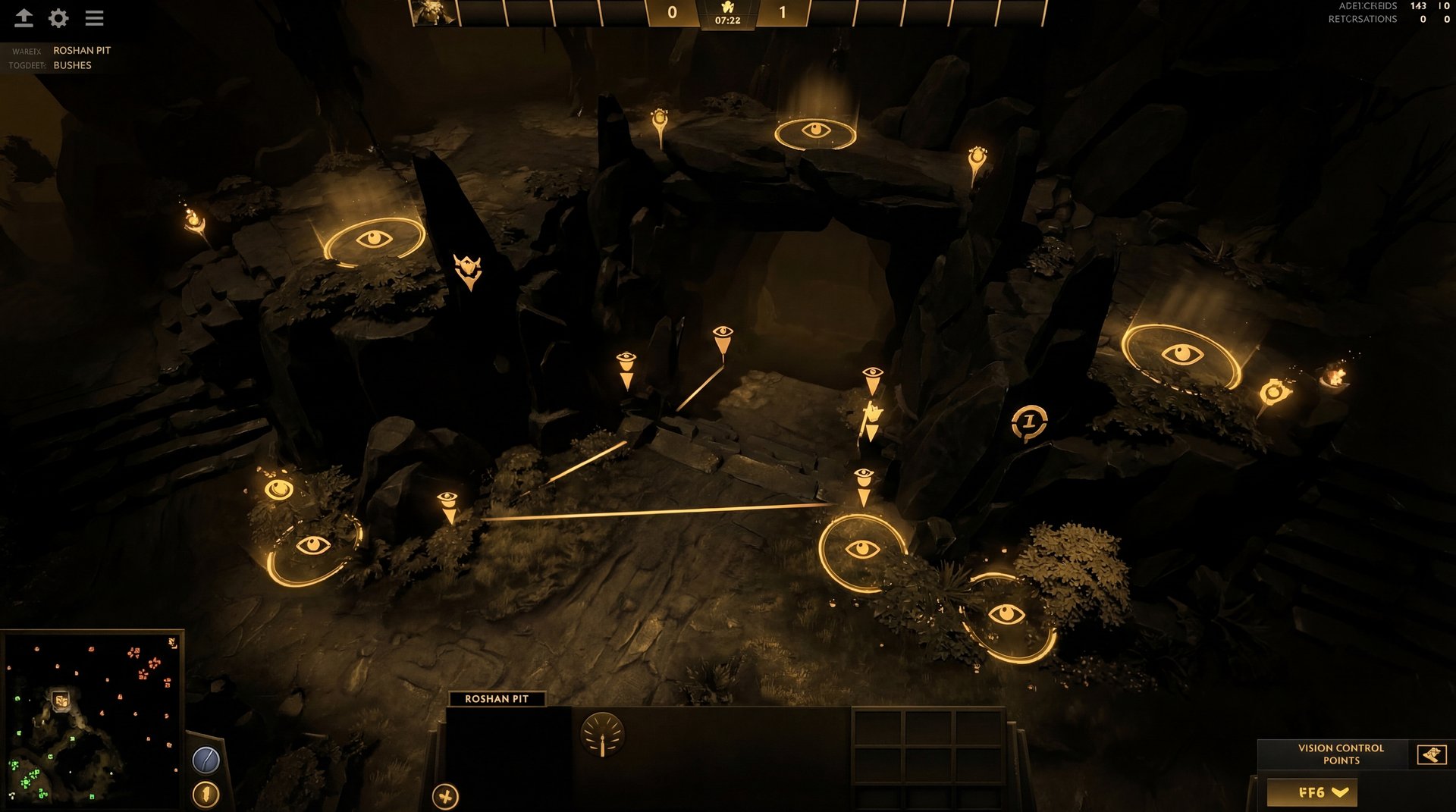Click the 07:22 match timer at the top
The height and width of the screenshot is (812, 1456).
click(x=727, y=20)
